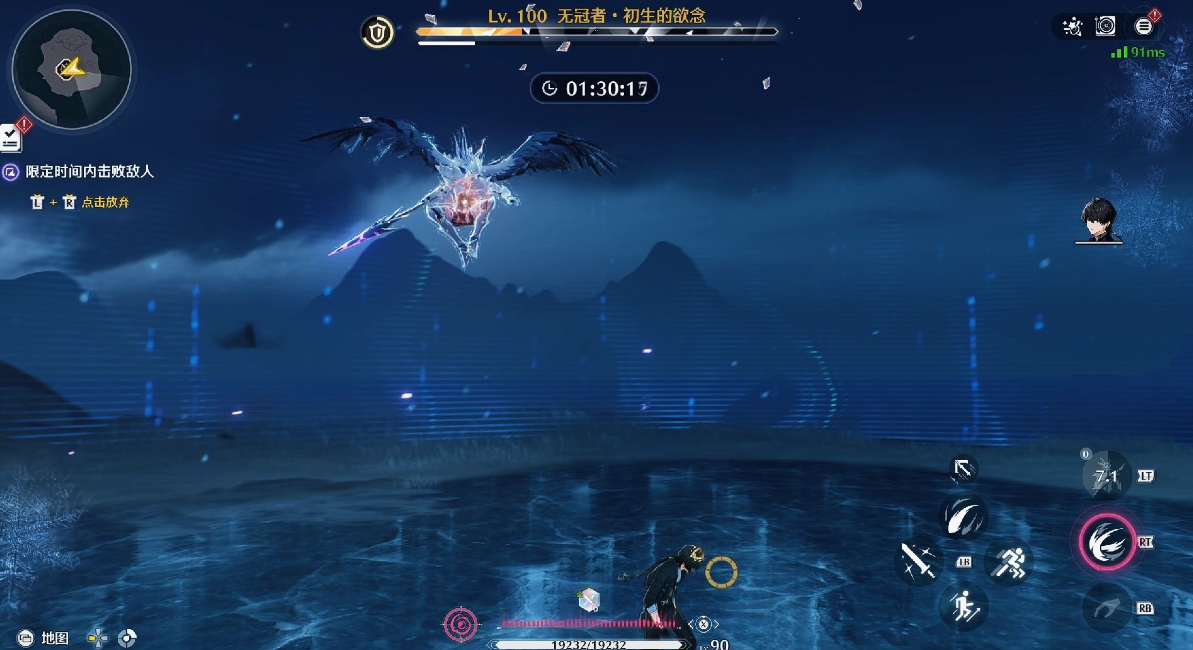Open the circular minimap
Screen dimensions: 1193x650
tap(71, 68)
